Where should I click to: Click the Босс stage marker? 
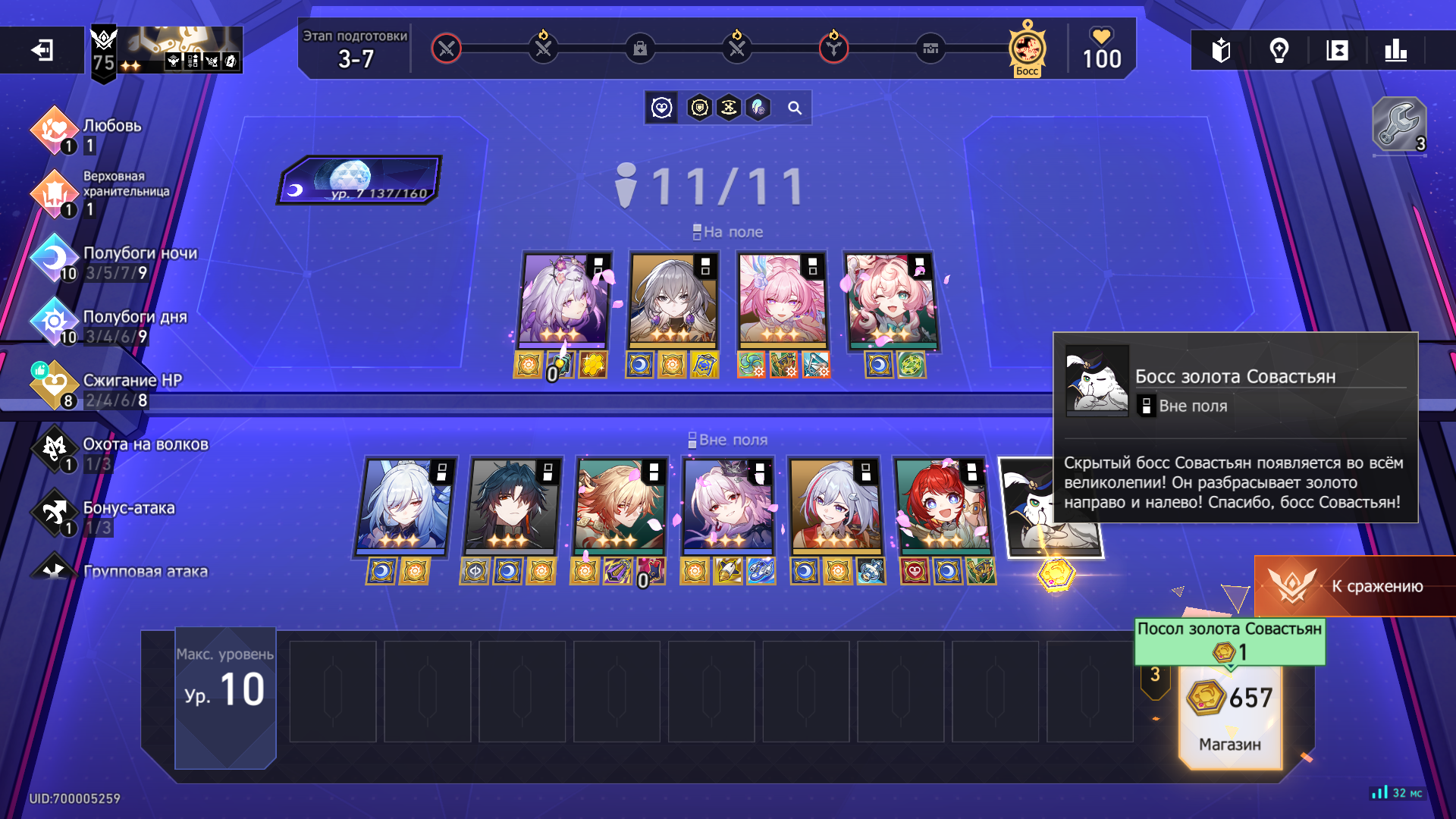pos(1027,49)
